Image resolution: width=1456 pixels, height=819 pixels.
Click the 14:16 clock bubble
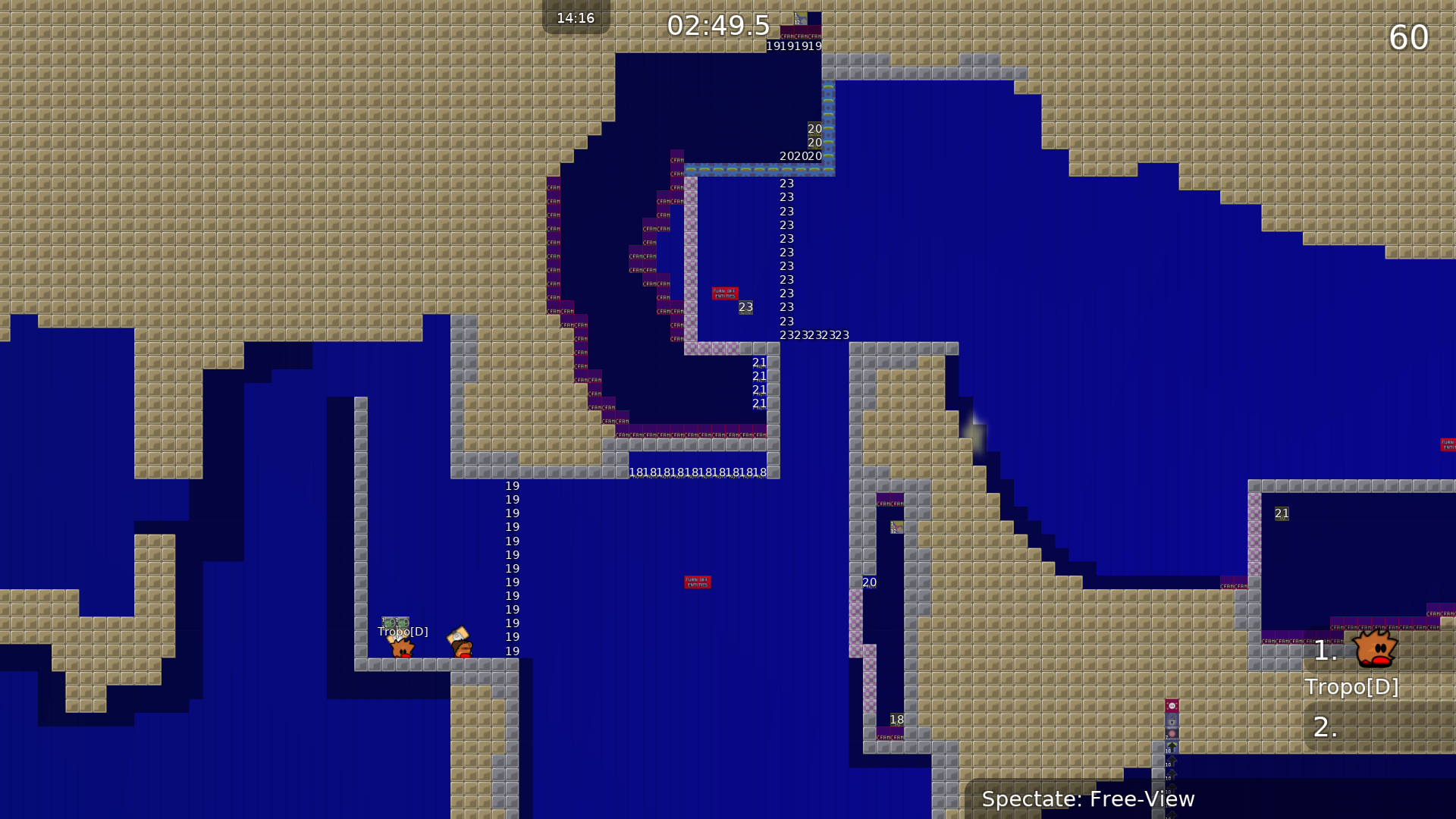pos(576,18)
